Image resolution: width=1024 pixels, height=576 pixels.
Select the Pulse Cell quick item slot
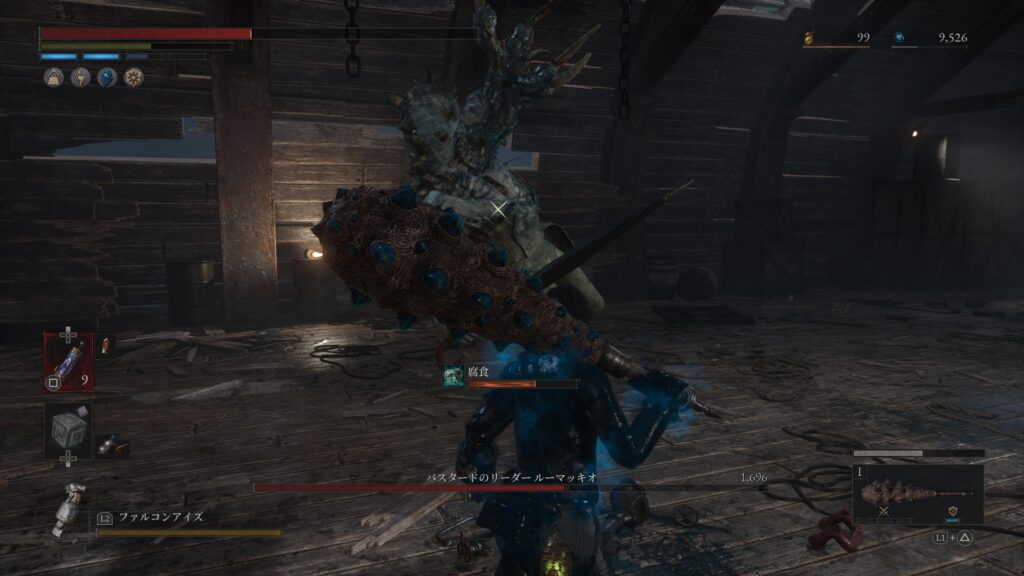(x=68, y=360)
